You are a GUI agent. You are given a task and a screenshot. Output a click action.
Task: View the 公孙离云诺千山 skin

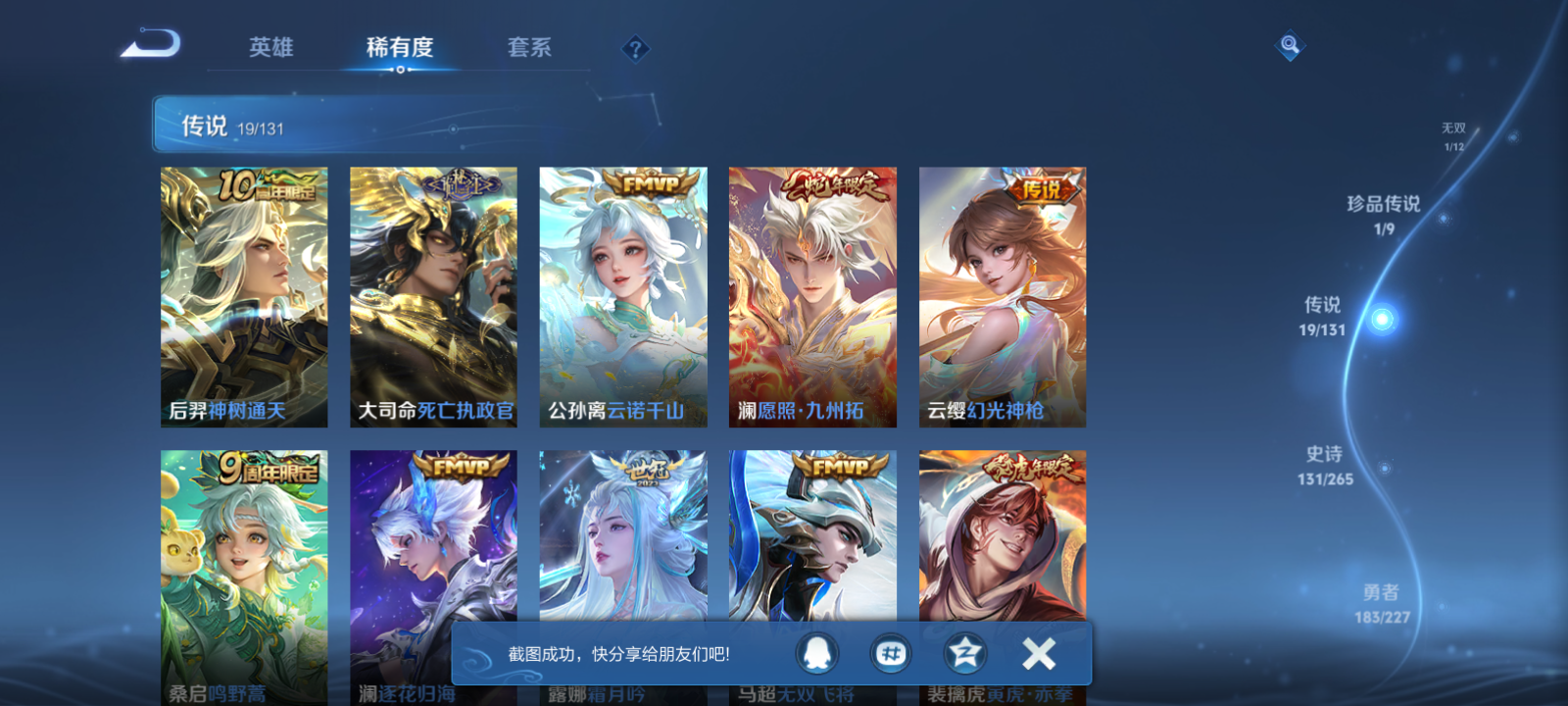pyautogui.click(x=624, y=296)
